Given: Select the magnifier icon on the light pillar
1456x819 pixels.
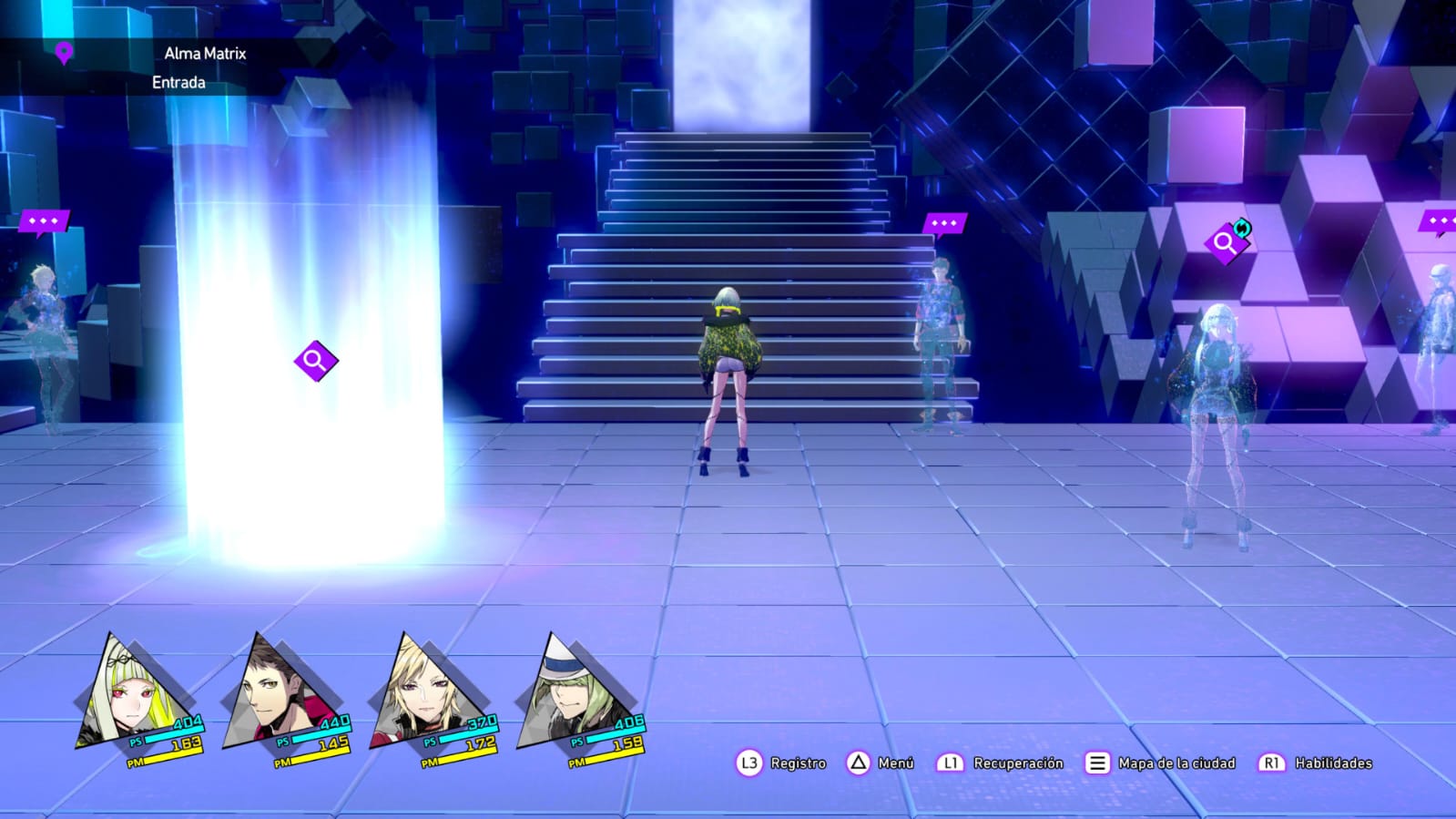Looking at the screenshot, I should [316, 360].
